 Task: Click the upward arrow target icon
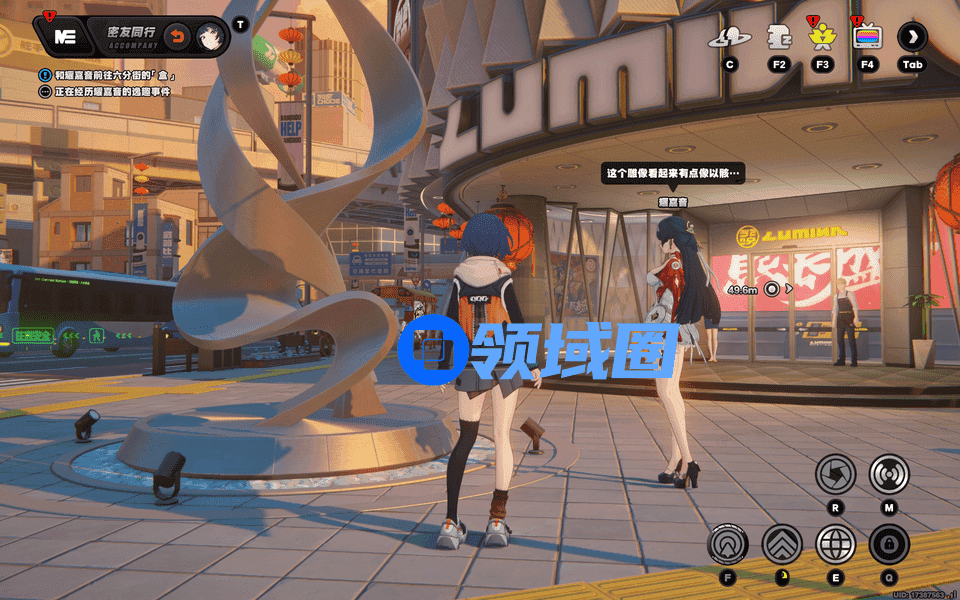[x=728, y=545]
